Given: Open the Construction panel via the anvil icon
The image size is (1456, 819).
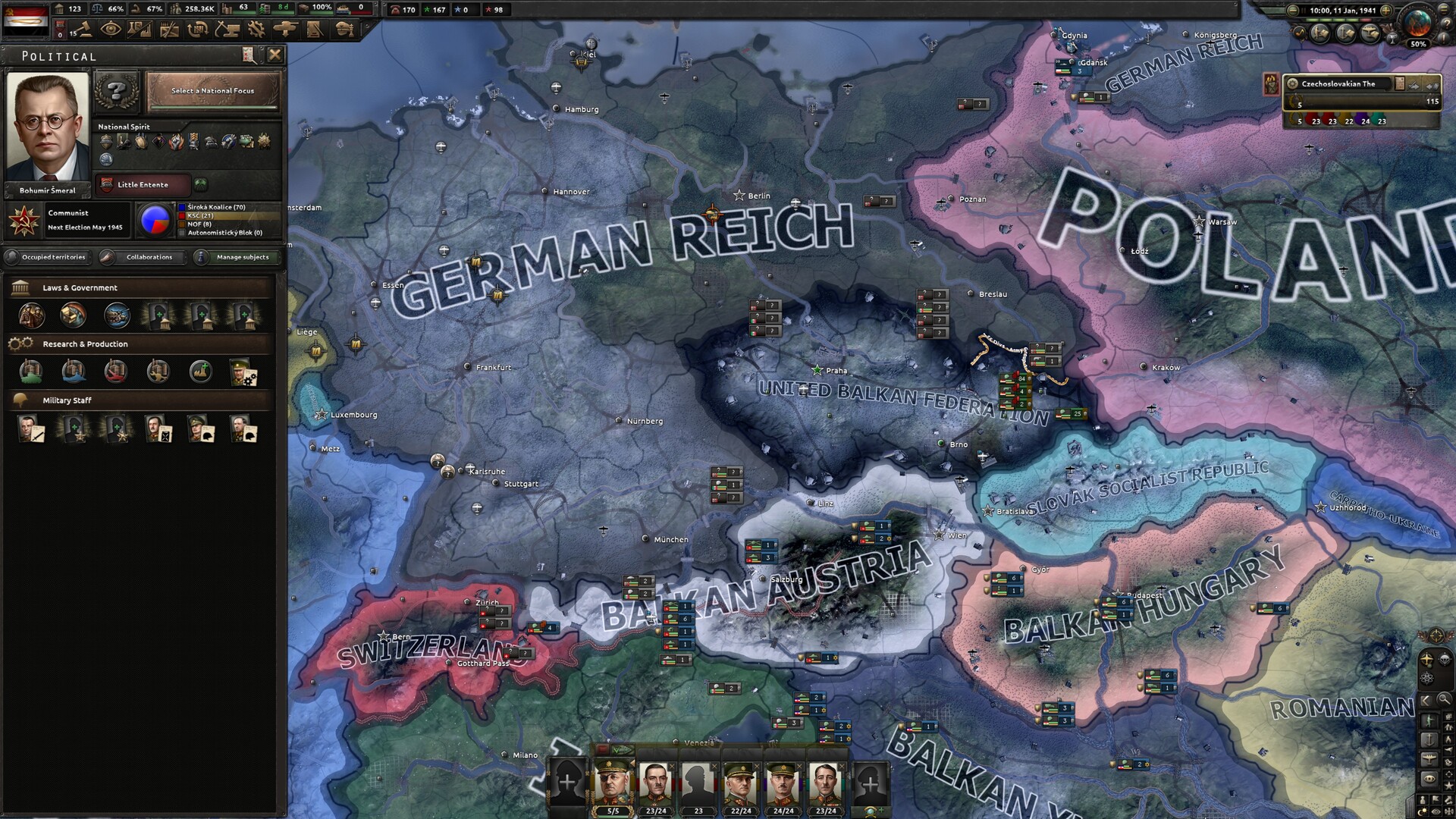Looking at the screenshot, I should pyautogui.click(x=226, y=30).
